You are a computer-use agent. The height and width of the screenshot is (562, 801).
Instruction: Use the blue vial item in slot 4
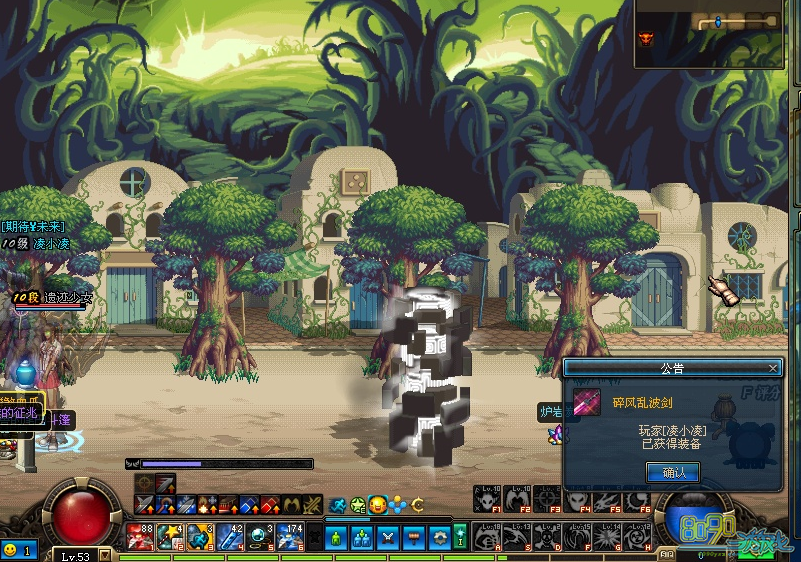229,536
